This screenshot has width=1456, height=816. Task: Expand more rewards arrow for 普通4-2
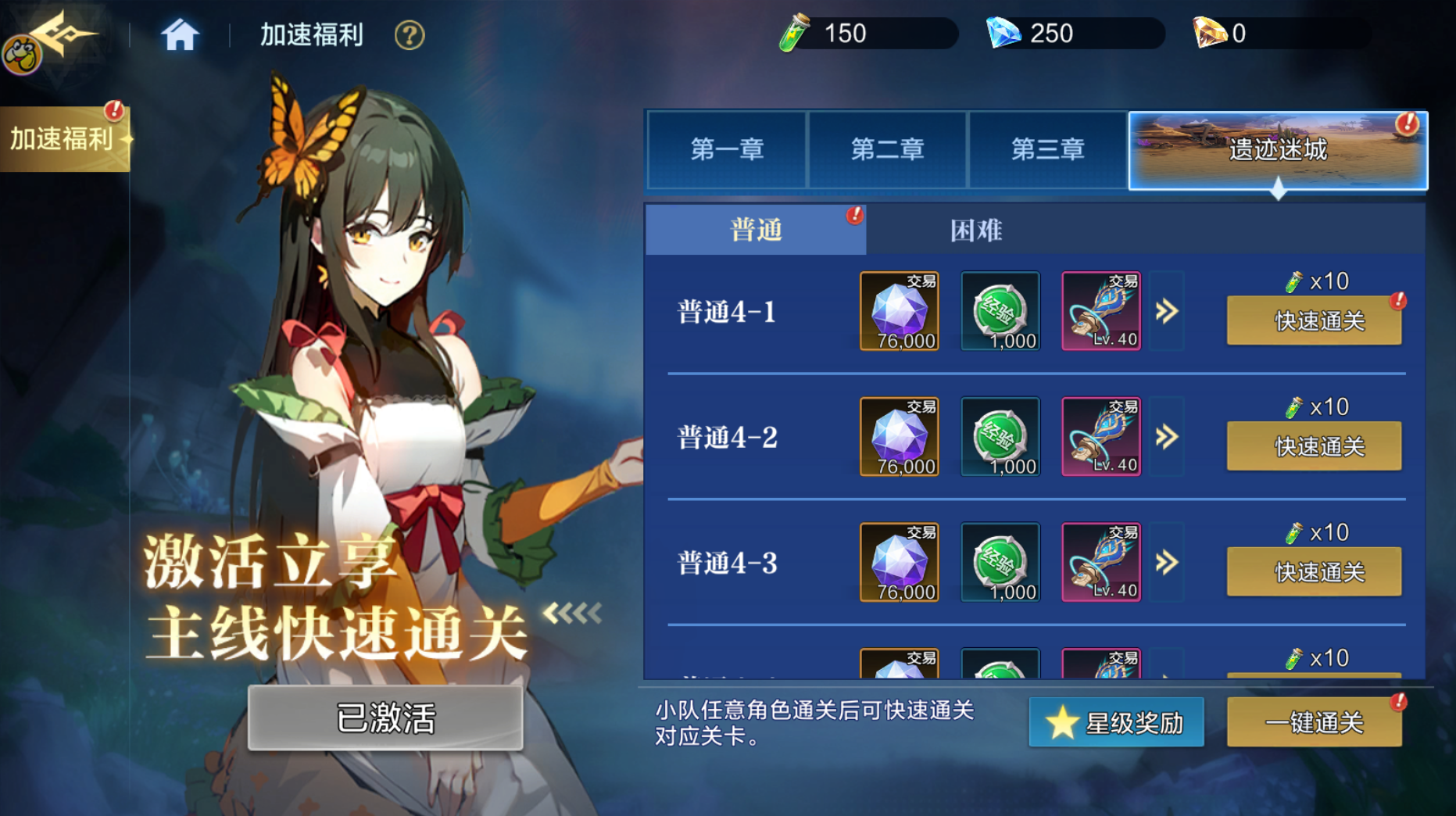click(x=1167, y=437)
